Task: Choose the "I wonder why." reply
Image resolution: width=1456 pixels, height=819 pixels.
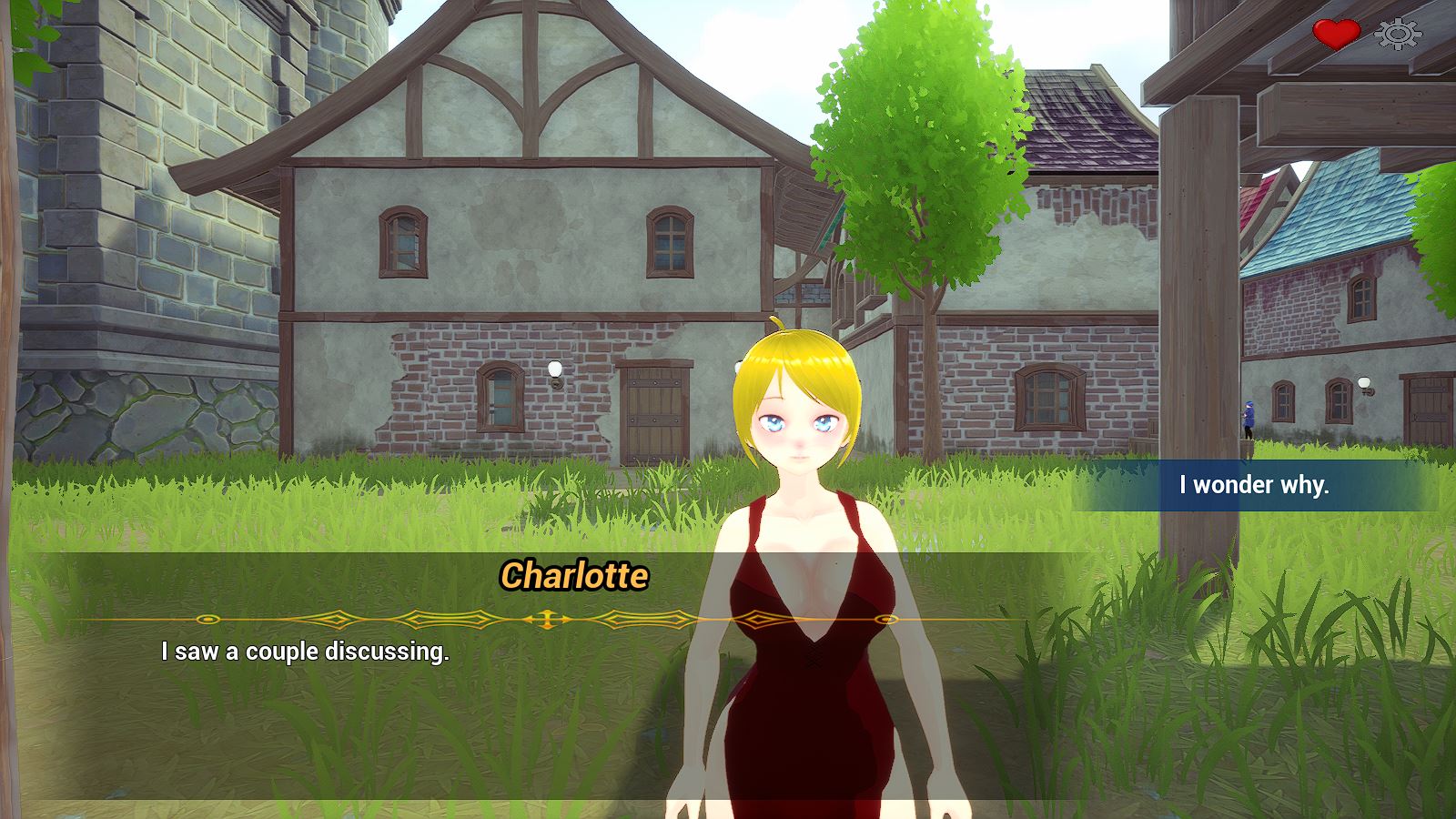Action: (x=1254, y=485)
